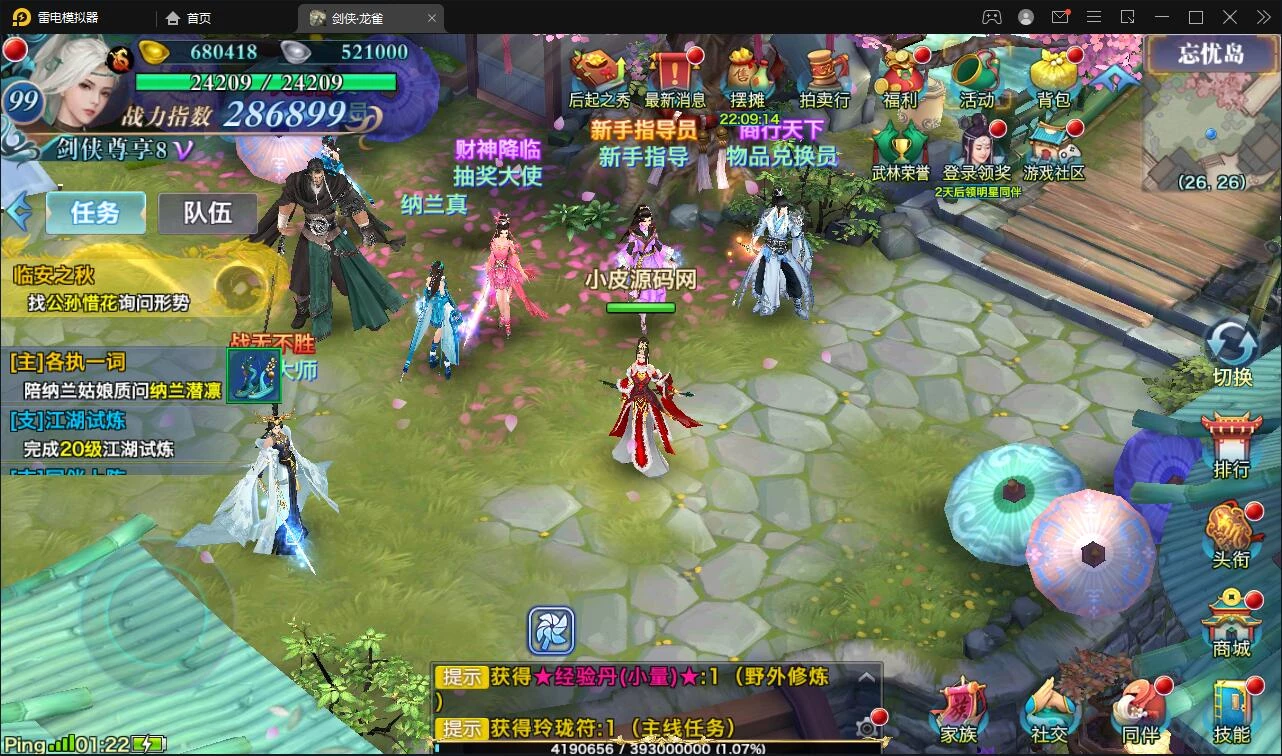Viewport: 1282px width, 756px height.
Task: Switch to the 队伍 team tab
Action: click(207, 212)
